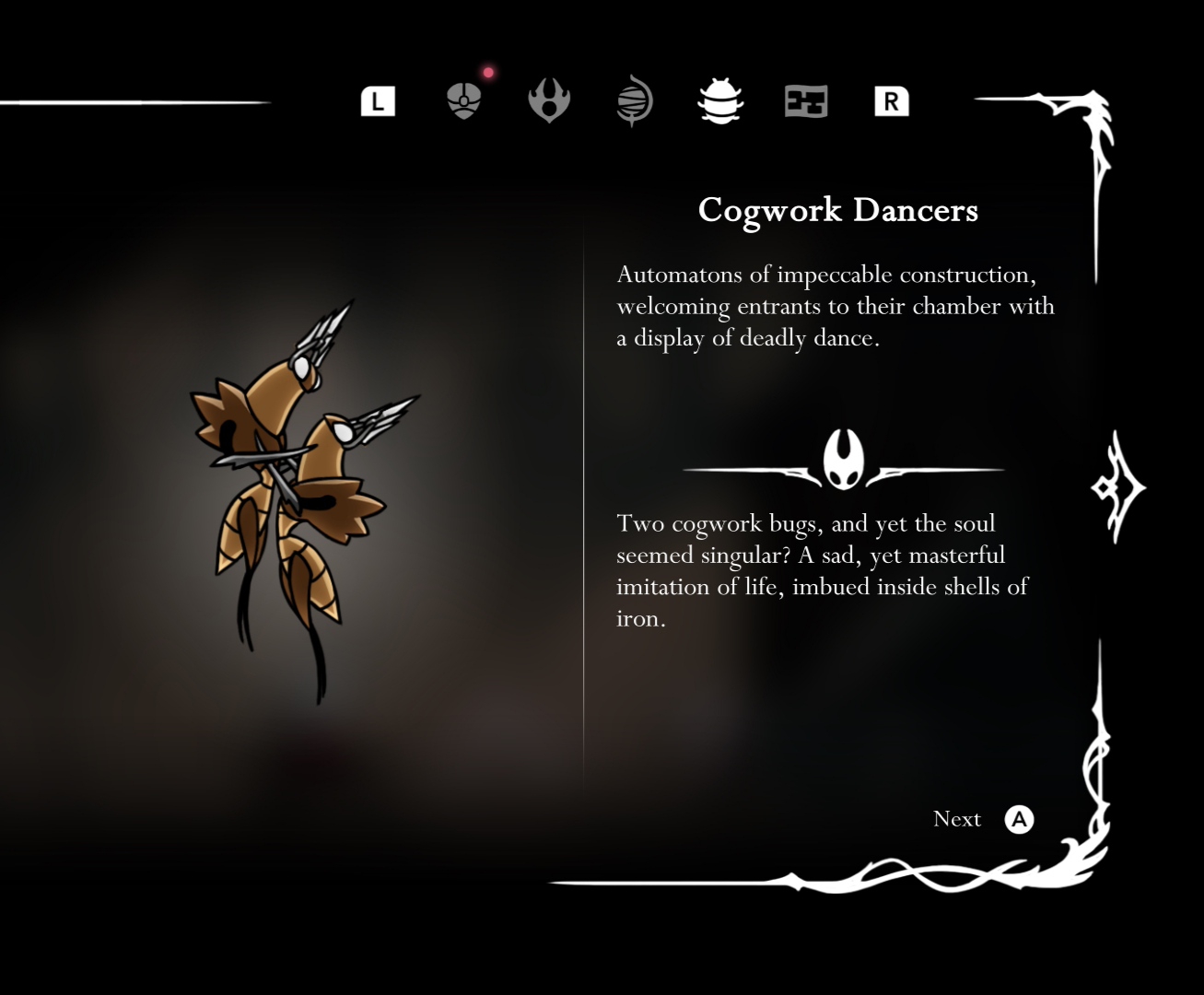
Task: Select the silk spool tab
Action: click(x=635, y=100)
